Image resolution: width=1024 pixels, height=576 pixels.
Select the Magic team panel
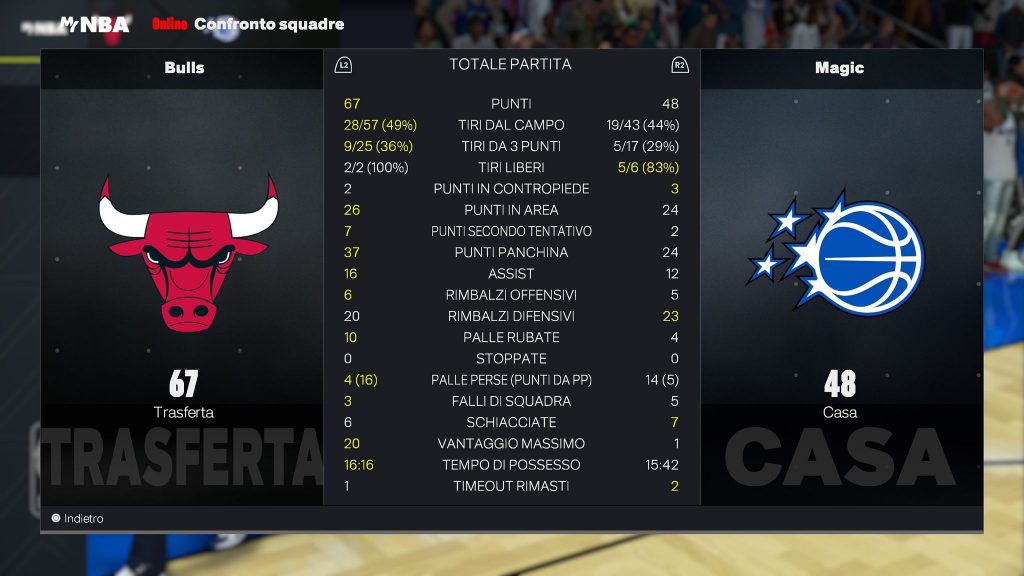[x=839, y=68]
